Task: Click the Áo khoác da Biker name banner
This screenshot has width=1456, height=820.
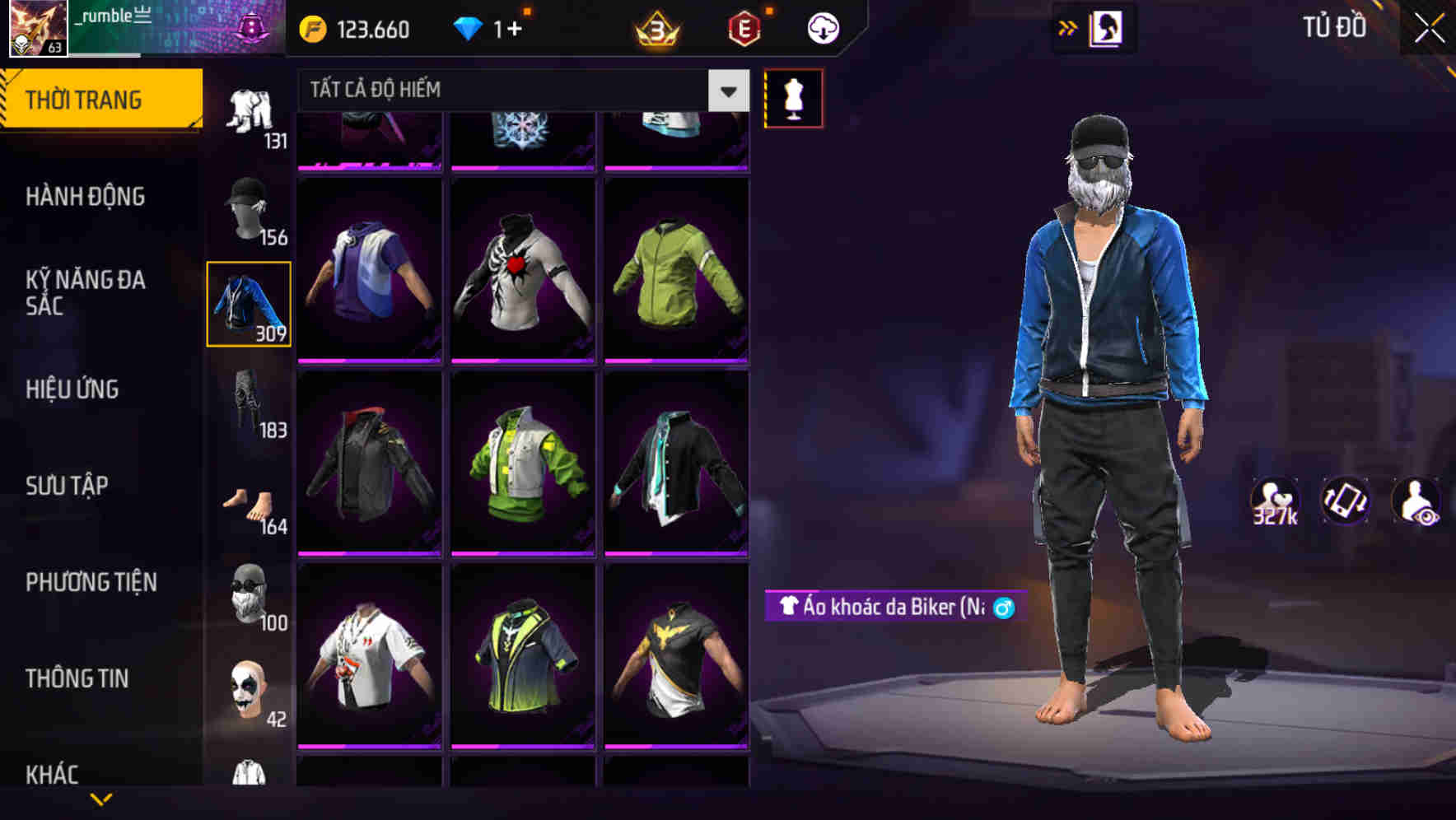Action: [x=894, y=608]
